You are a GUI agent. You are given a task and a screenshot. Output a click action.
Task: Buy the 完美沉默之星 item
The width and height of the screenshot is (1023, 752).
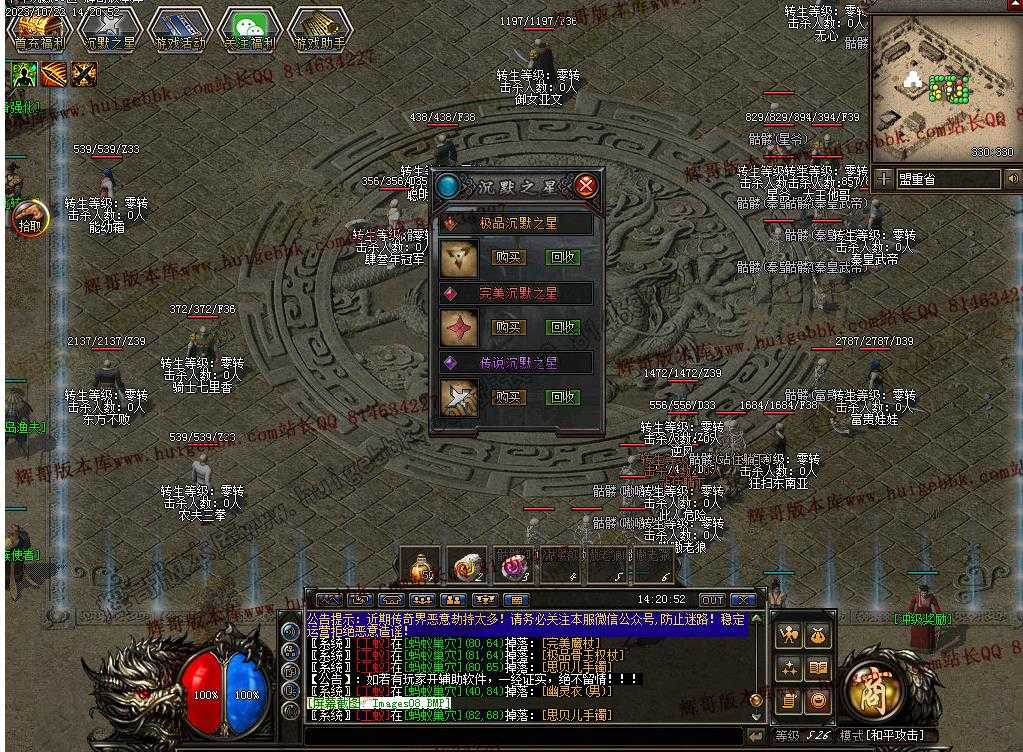(x=509, y=327)
